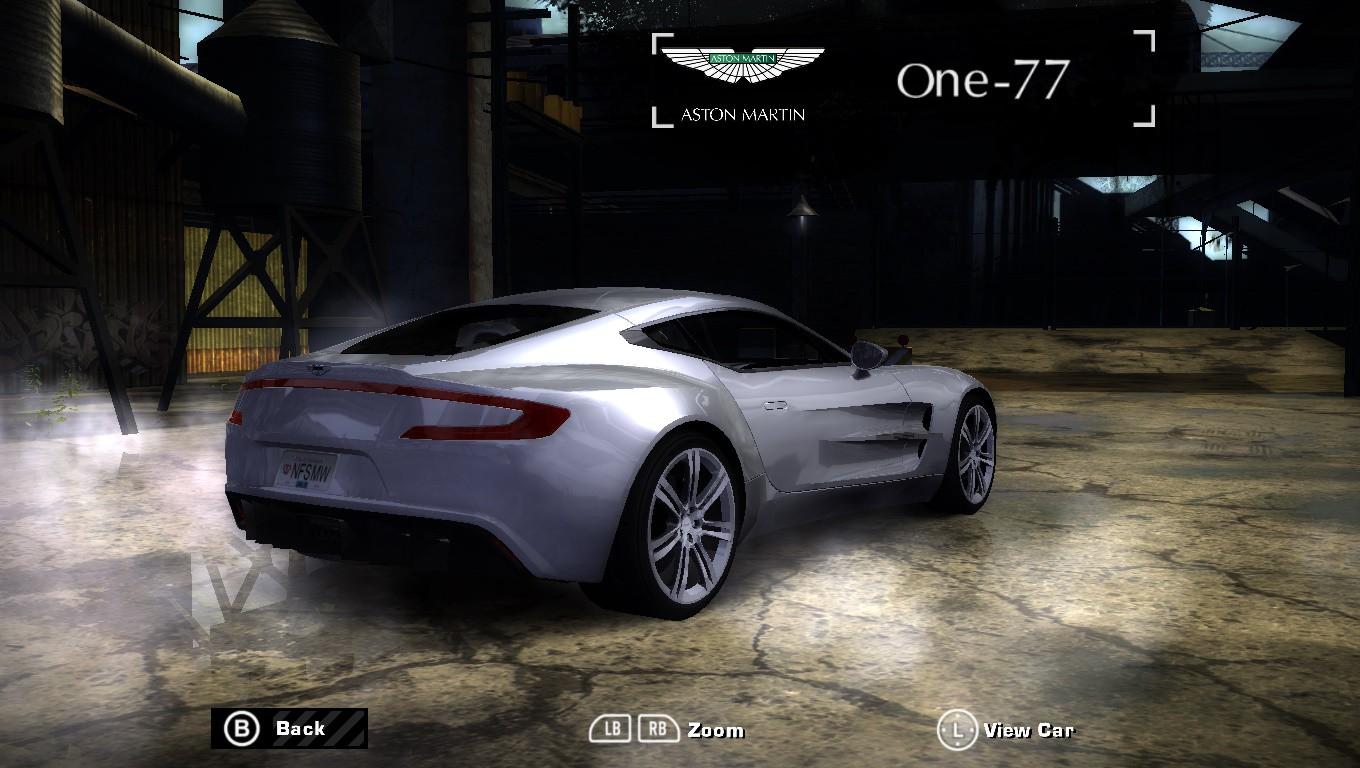Select the View Car option

[x=1006, y=730]
